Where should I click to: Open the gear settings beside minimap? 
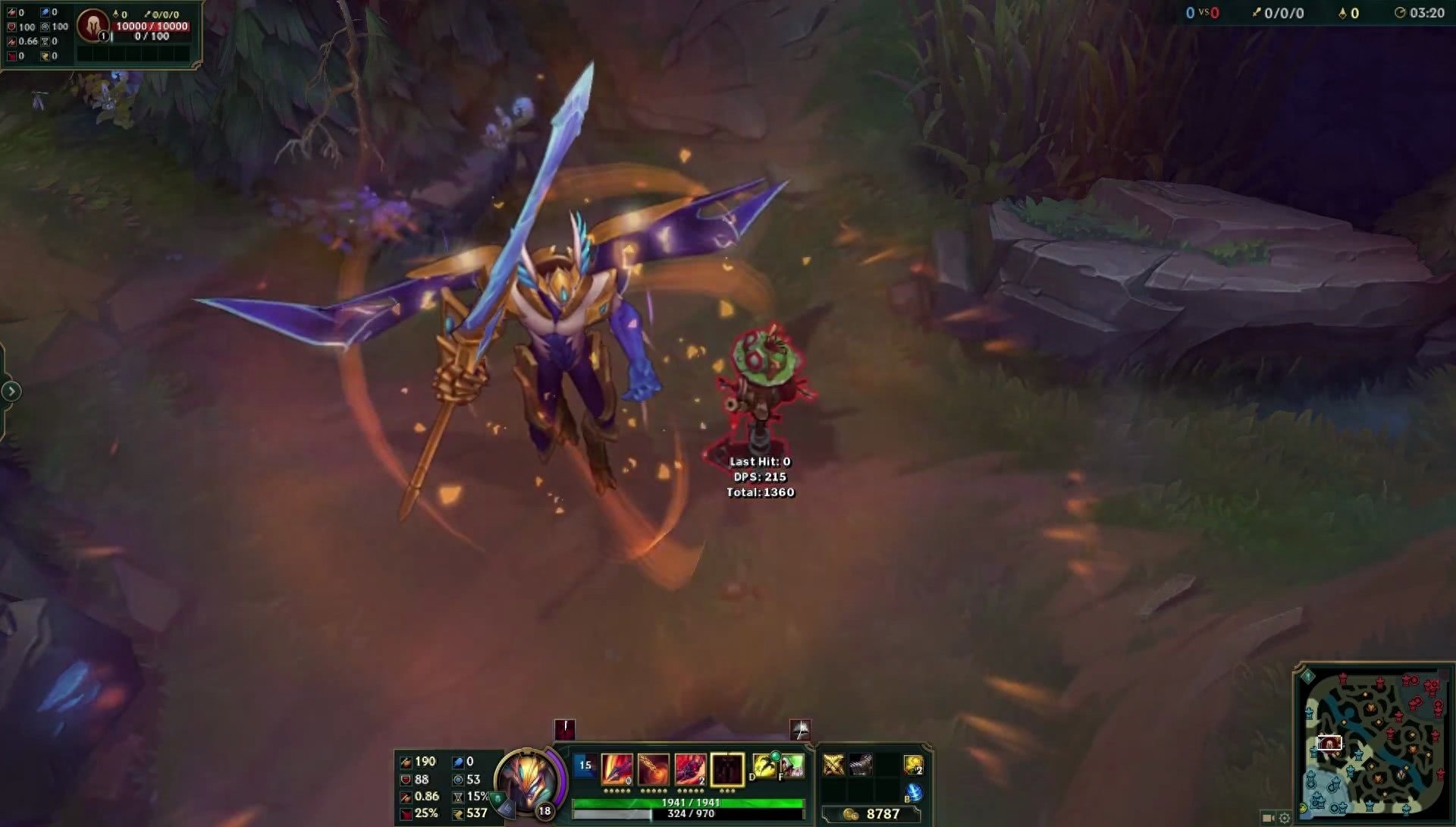1285,818
